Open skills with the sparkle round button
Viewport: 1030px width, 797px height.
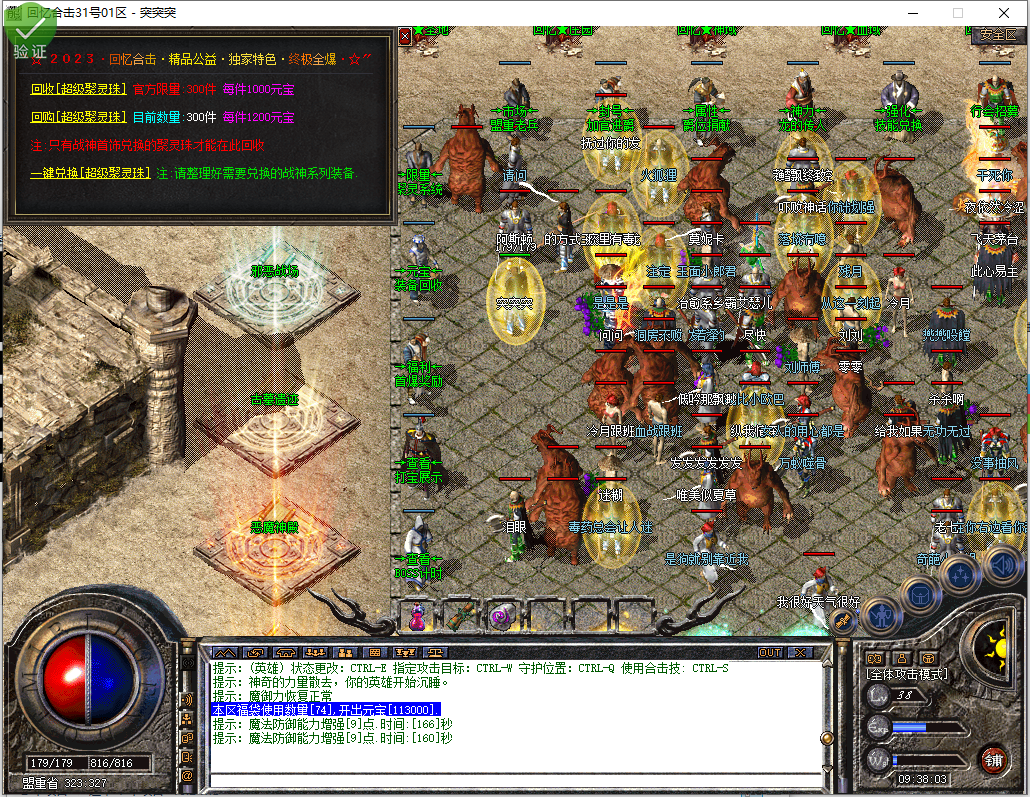pyautogui.click(x=961, y=574)
